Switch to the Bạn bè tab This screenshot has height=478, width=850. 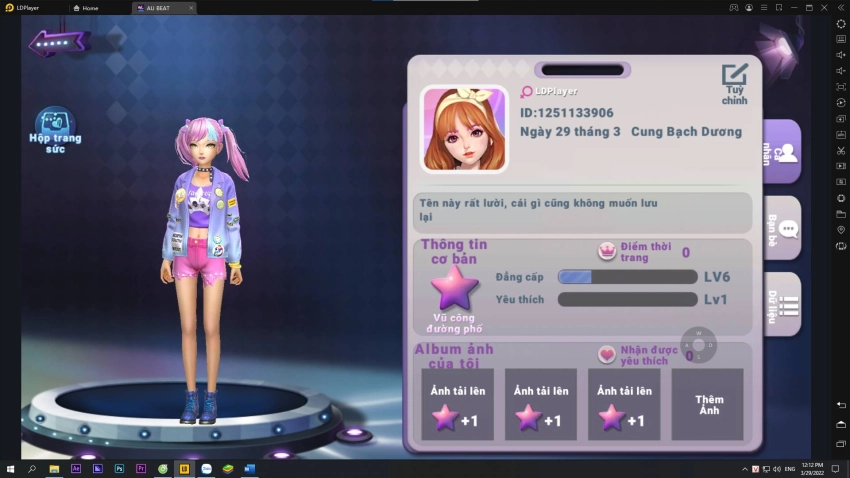783,229
